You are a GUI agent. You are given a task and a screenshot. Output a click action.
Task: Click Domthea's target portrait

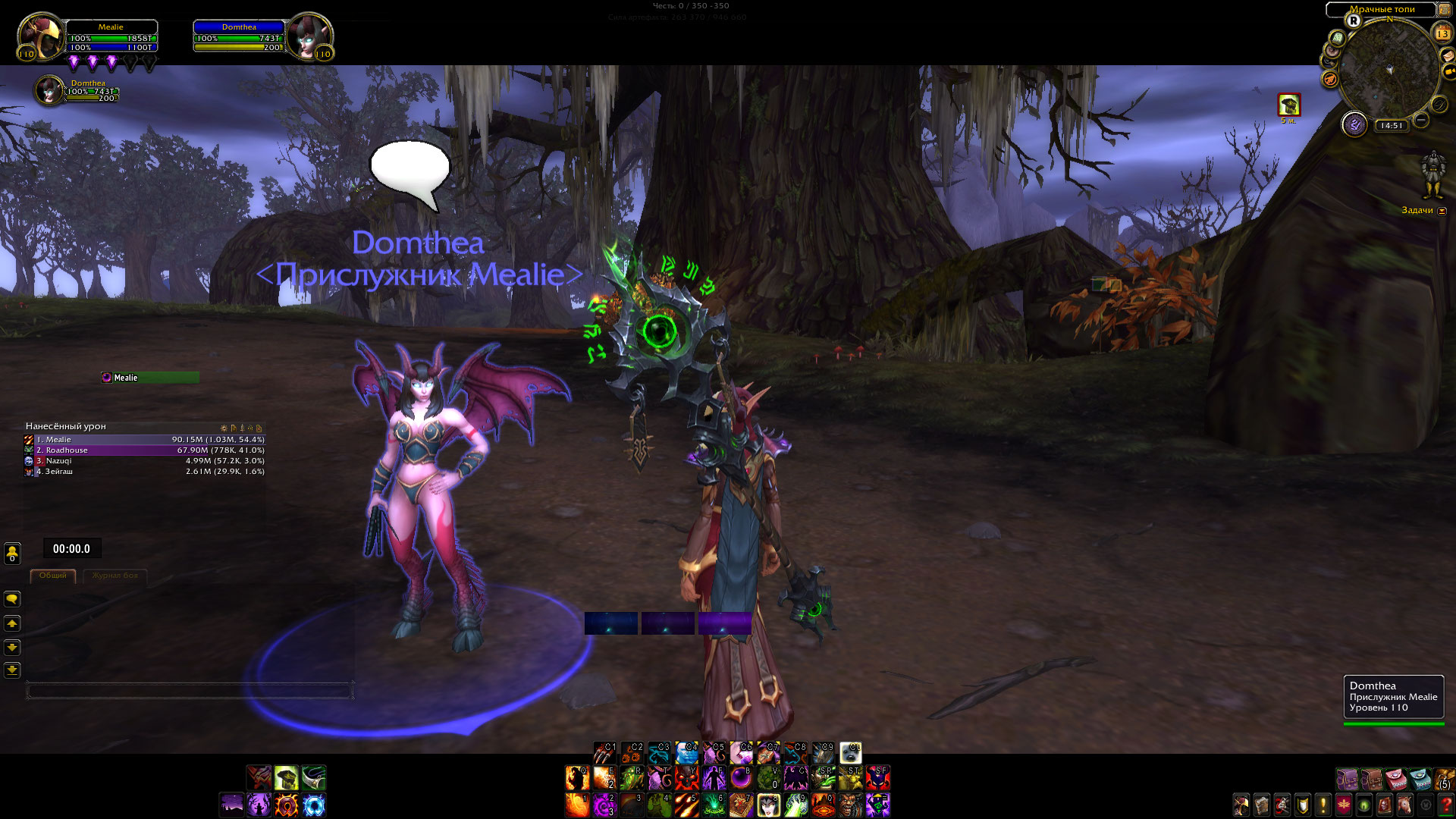click(x=309, y=36)
